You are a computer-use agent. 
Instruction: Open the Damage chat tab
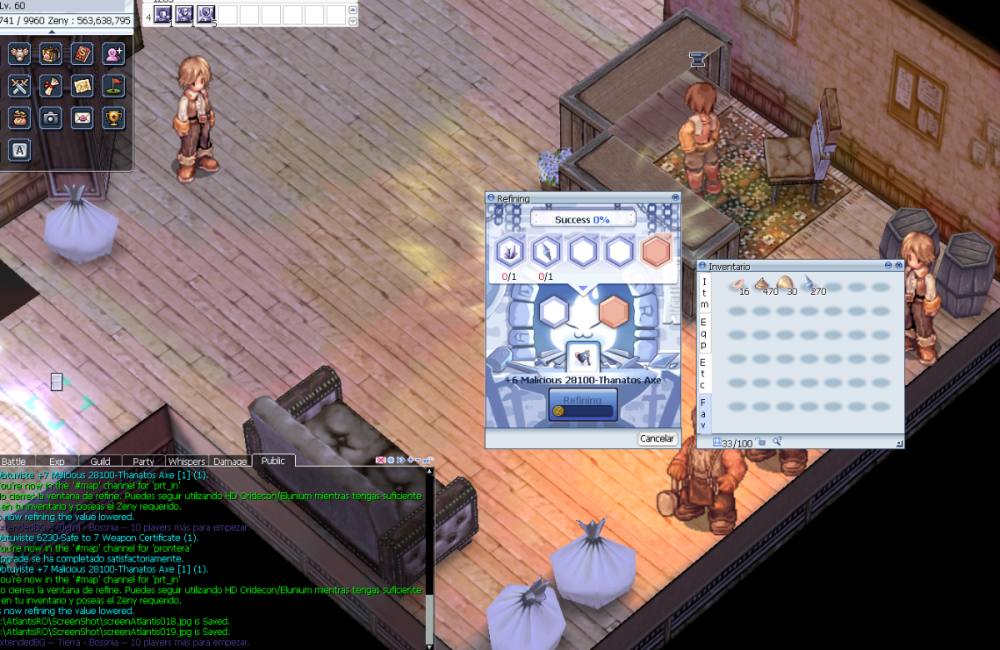tap(230, 461)
